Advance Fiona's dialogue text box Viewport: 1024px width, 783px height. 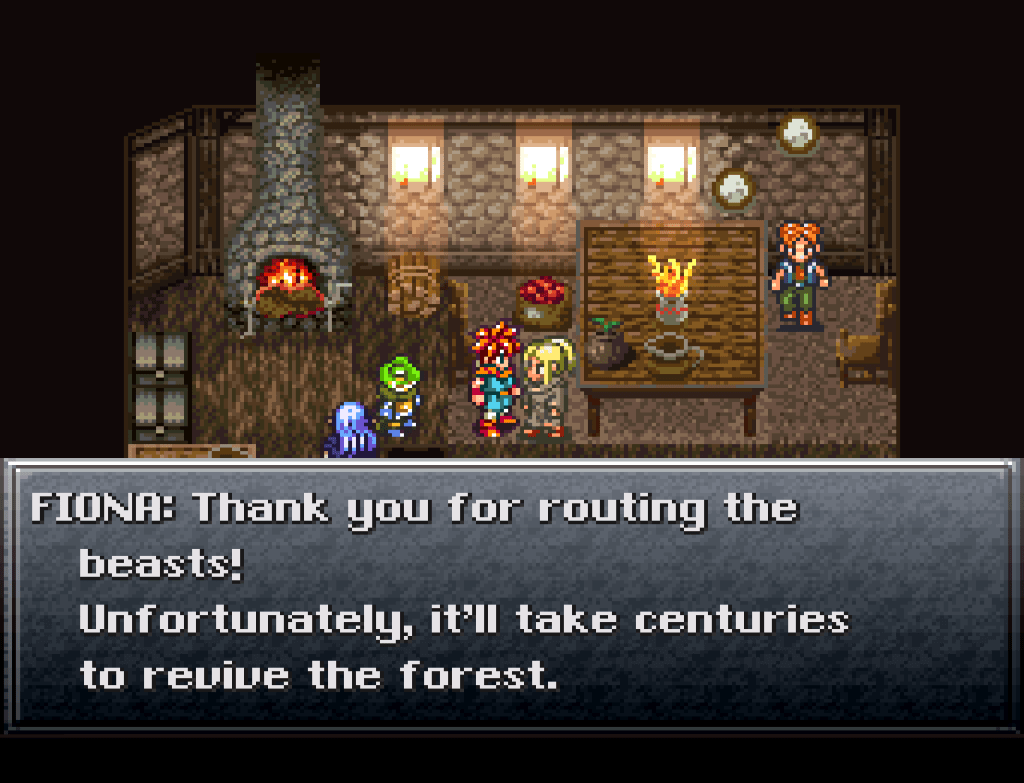pos(511,593)
